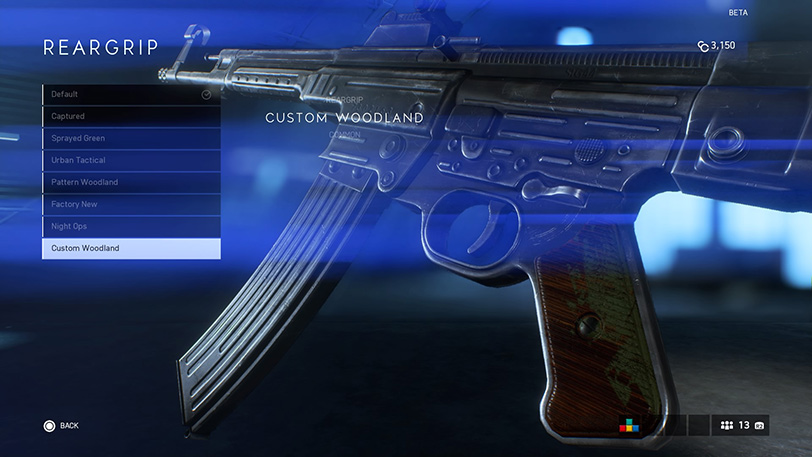Go back with the Back button

[x=61, y=426]
